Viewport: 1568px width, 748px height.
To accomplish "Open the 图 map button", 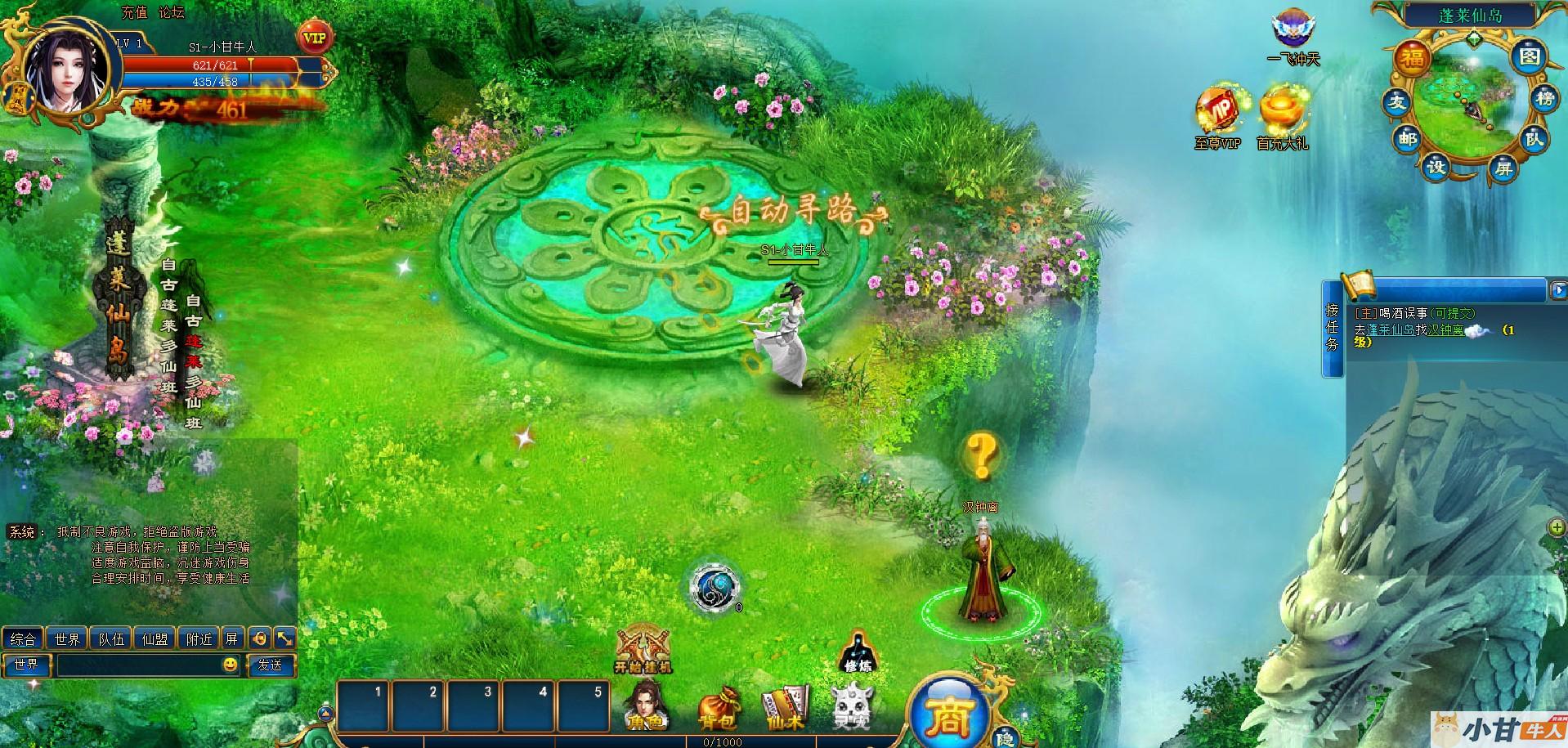I will click(x=1529, y=56).
